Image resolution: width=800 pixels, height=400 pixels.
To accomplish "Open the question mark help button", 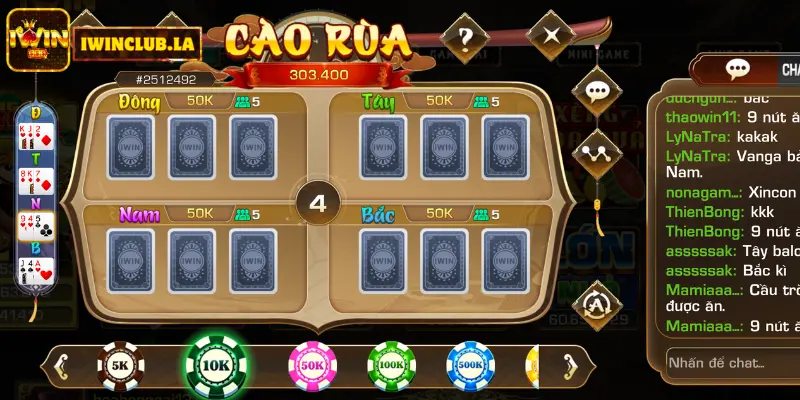I will click(x=464, y=38).
